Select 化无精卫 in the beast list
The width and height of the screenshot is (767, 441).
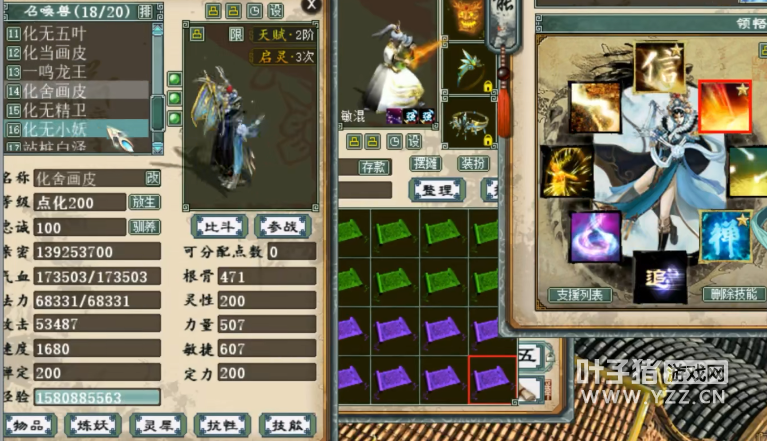tap(62, 110)
